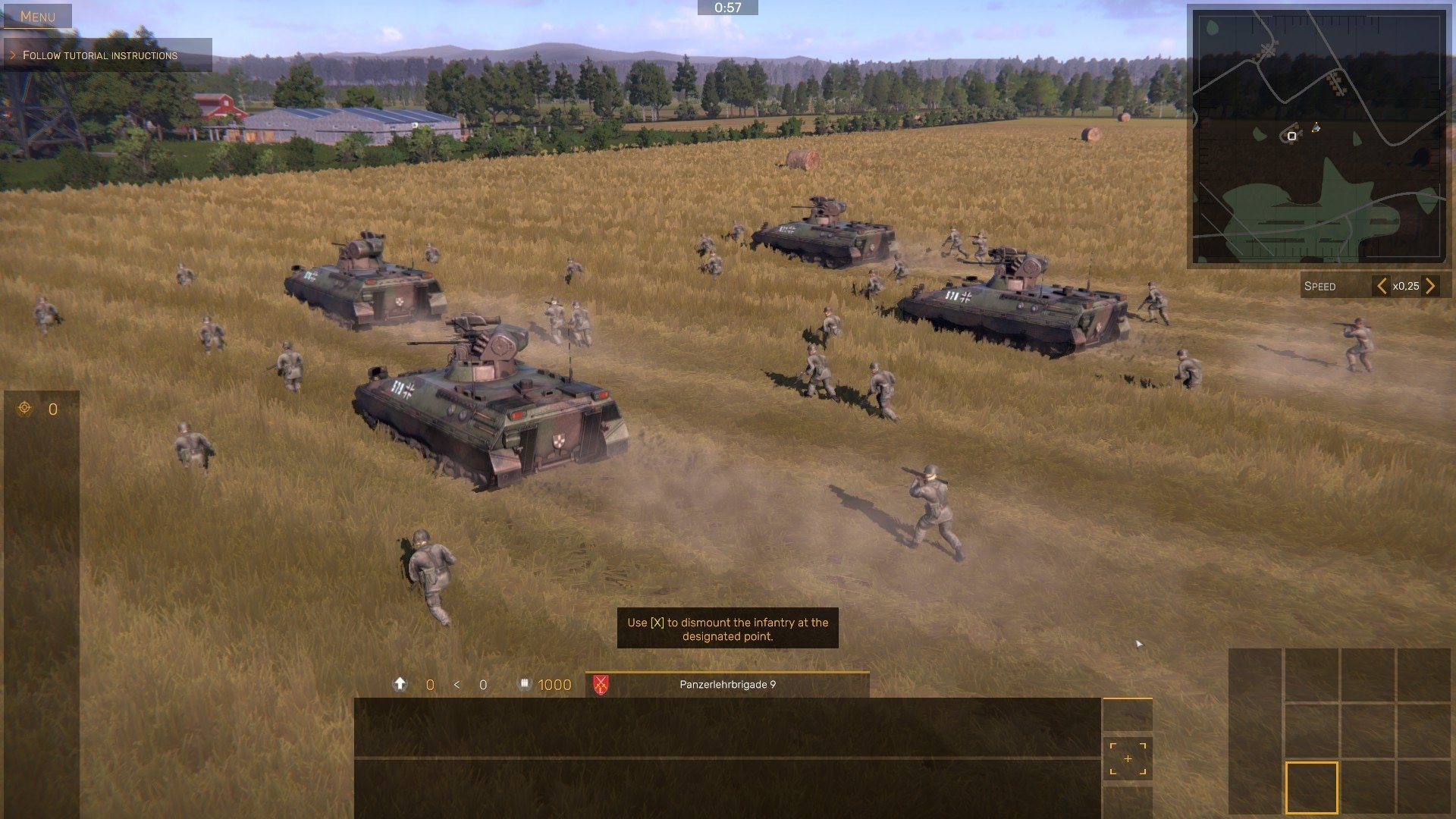Click the Follow tutorial instructions text
The height and width of the screenshot is (819, 1456).
[x=100, y=55]
